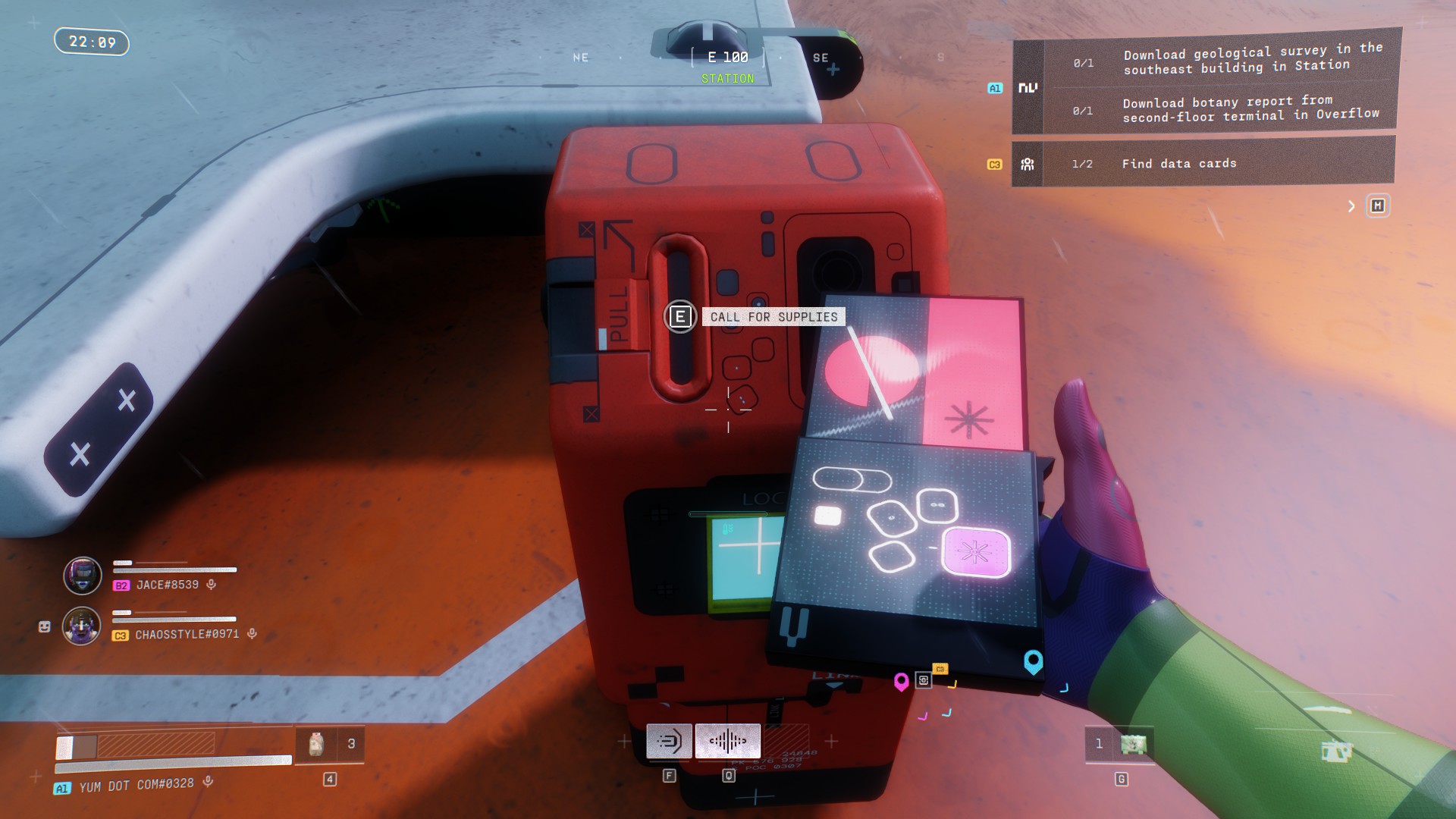Select the equipment slot with count 1
The image size is (1456, 819).
click(1119, 744)
